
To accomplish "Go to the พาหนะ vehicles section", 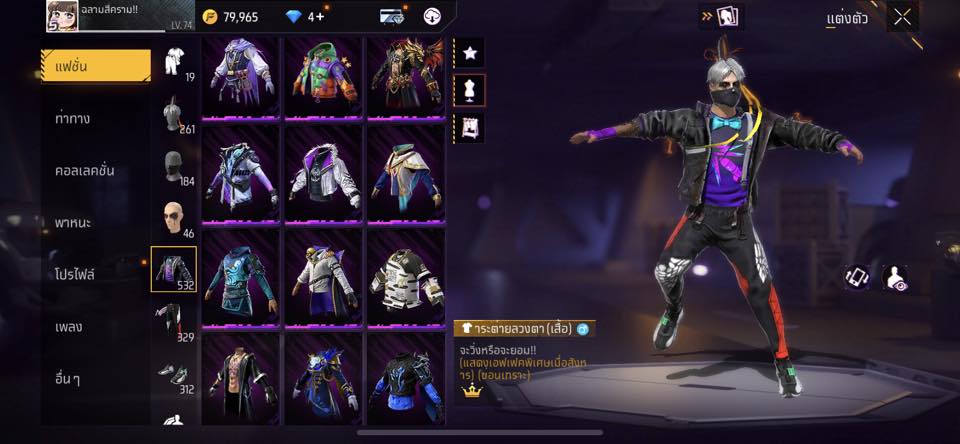I will 73,222.
